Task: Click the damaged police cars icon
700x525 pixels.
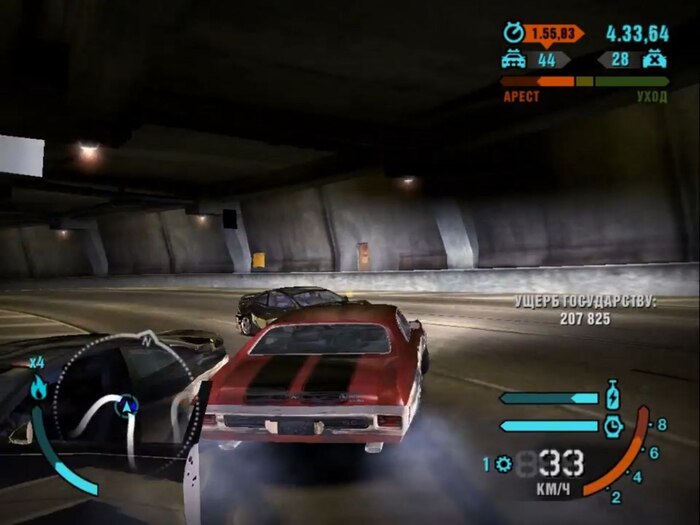Action: click(513, 60)
